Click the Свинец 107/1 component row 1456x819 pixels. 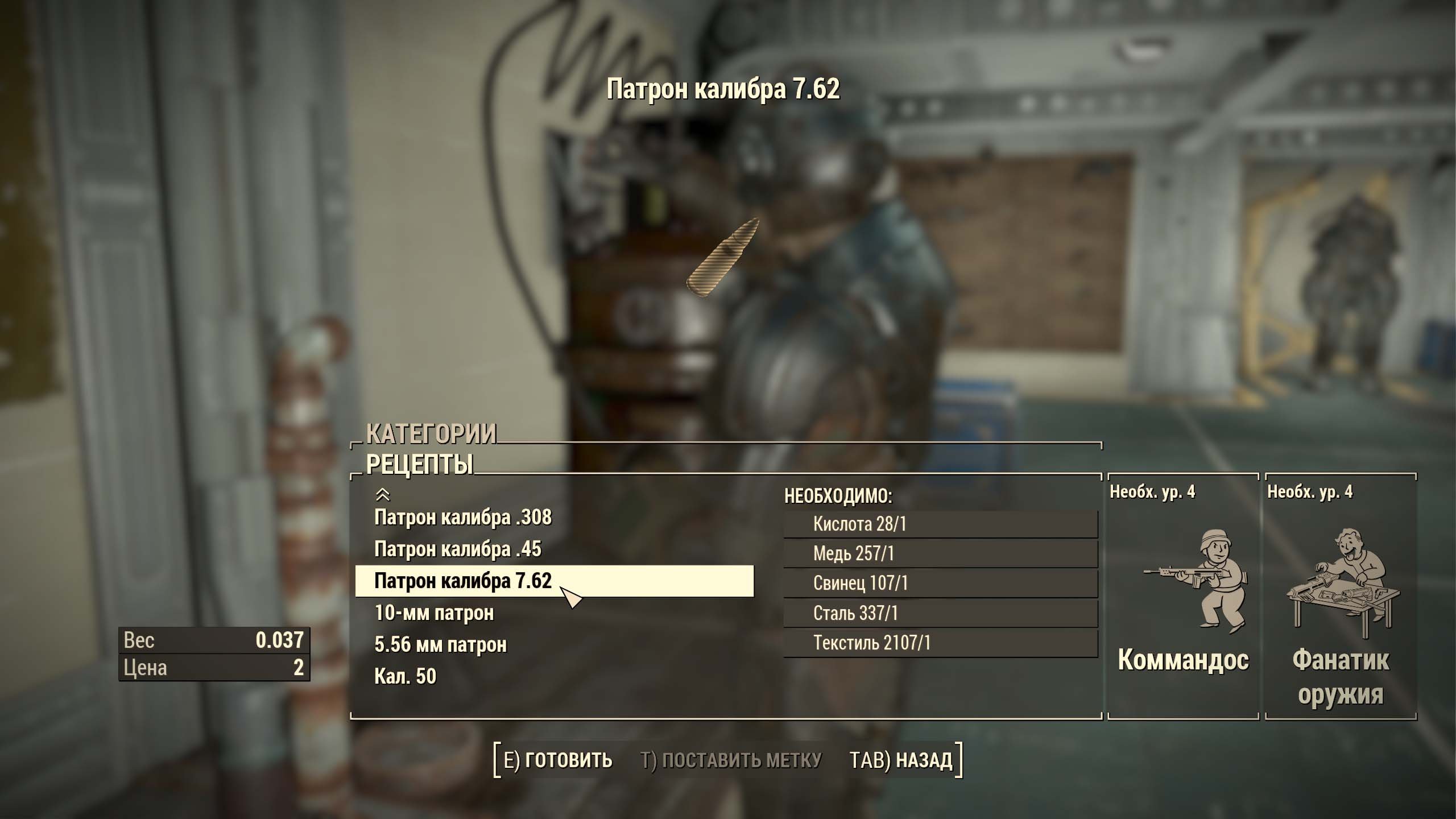coord(940,583)
